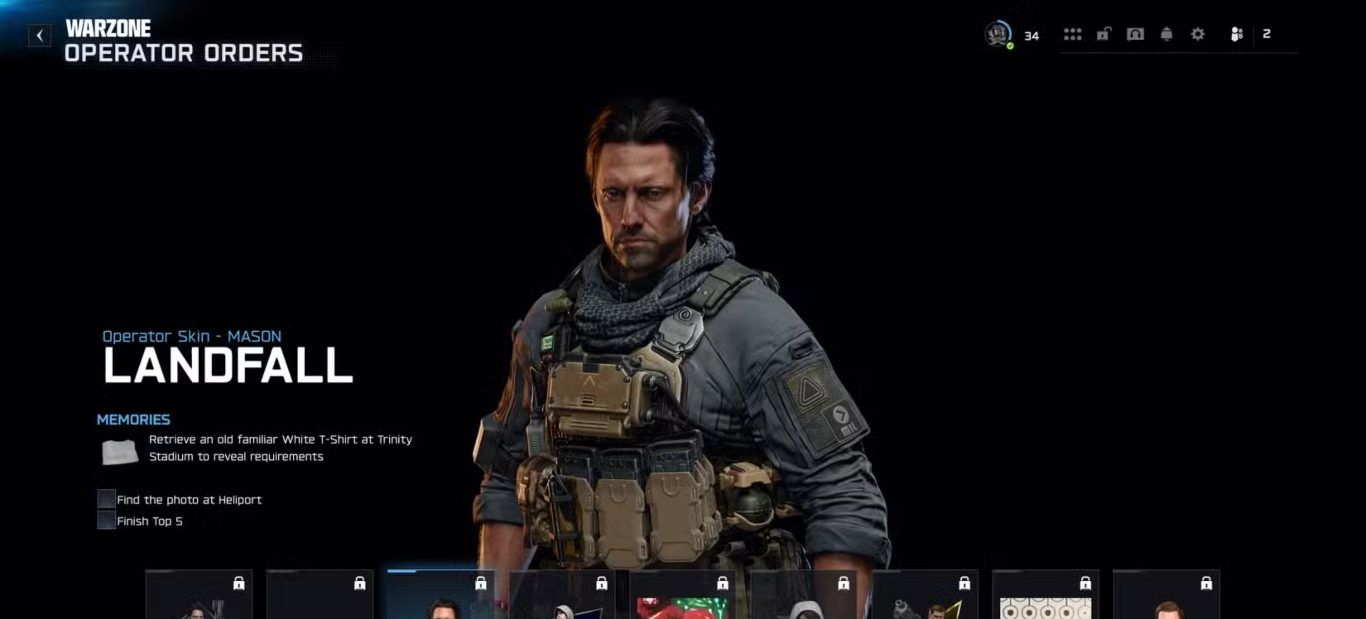Click the open padlock icon
The image size is (1366, 619).
pos(1103,35)
